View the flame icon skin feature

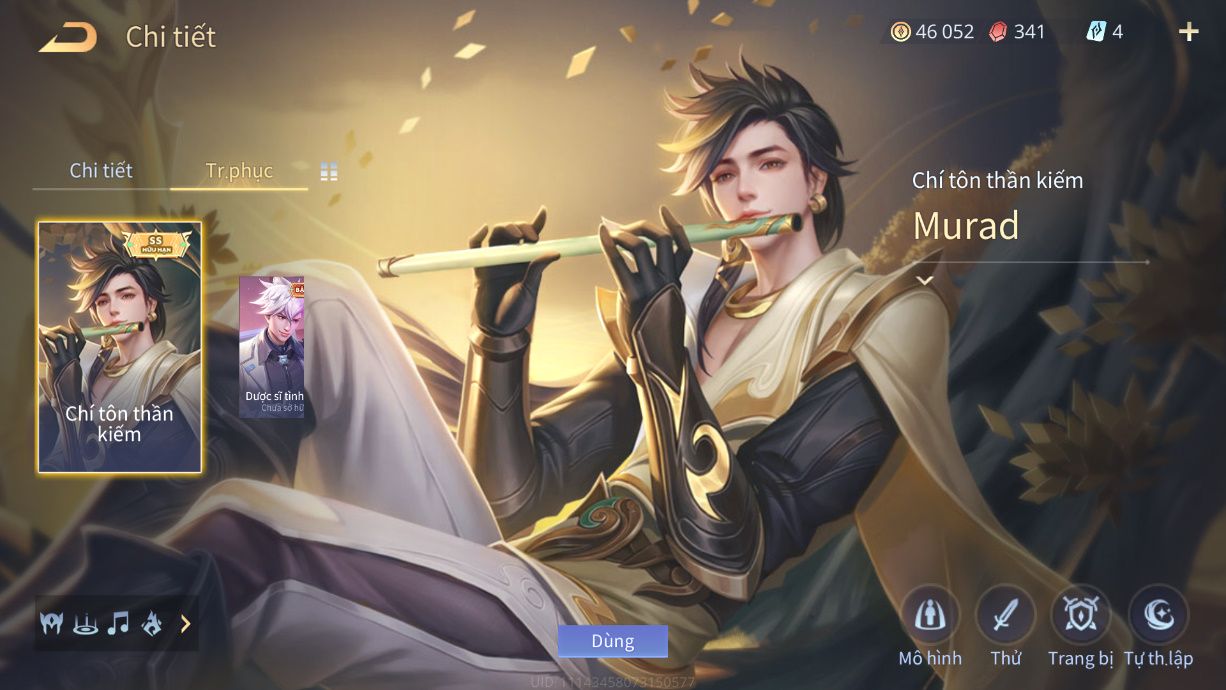[x=152, y=624]
